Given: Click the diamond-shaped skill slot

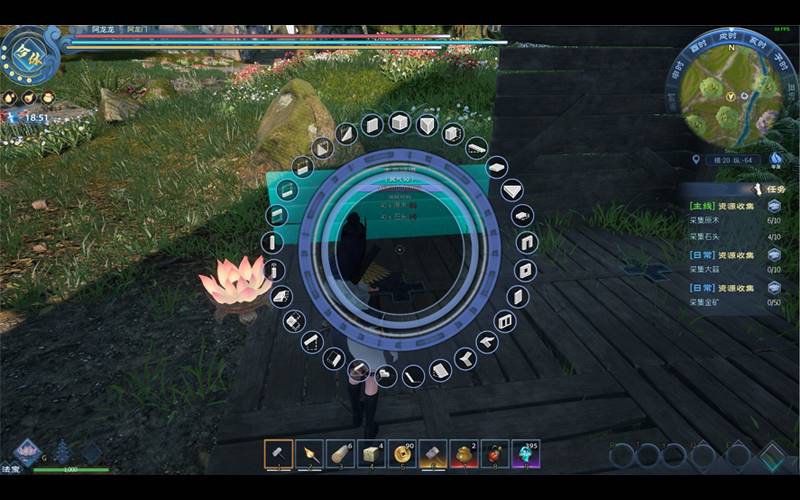Looking at the screenshot, I should click(x=772, y=456).
